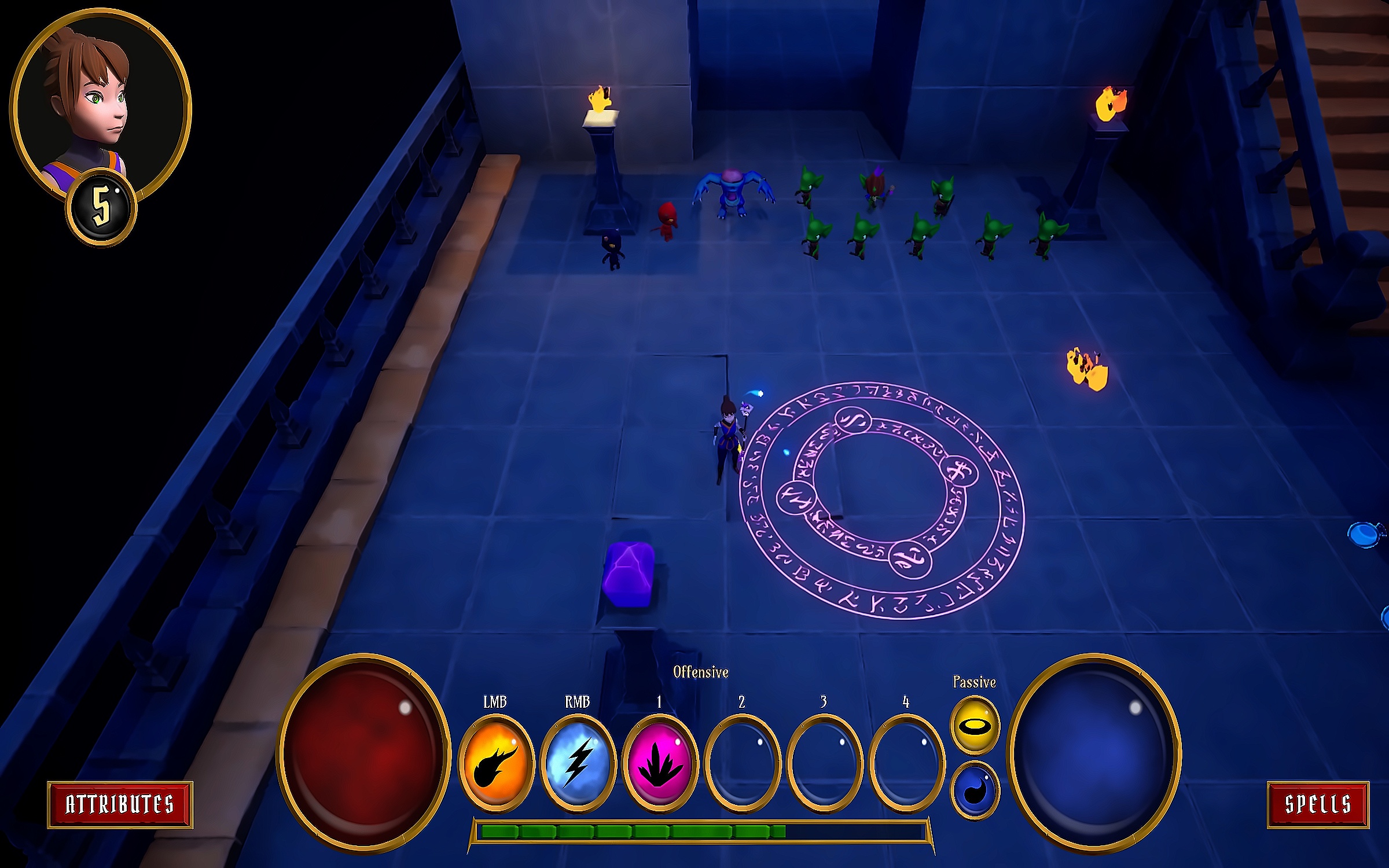The width and height of the screenshot is (1389, 868).
Task: Select the blue crescent passive icon
Action: point(975,790)
